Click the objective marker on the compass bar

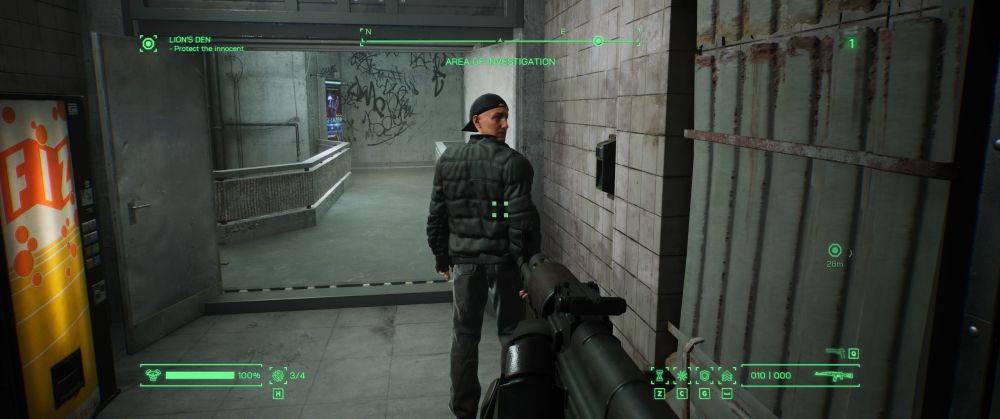pos(598,41)
